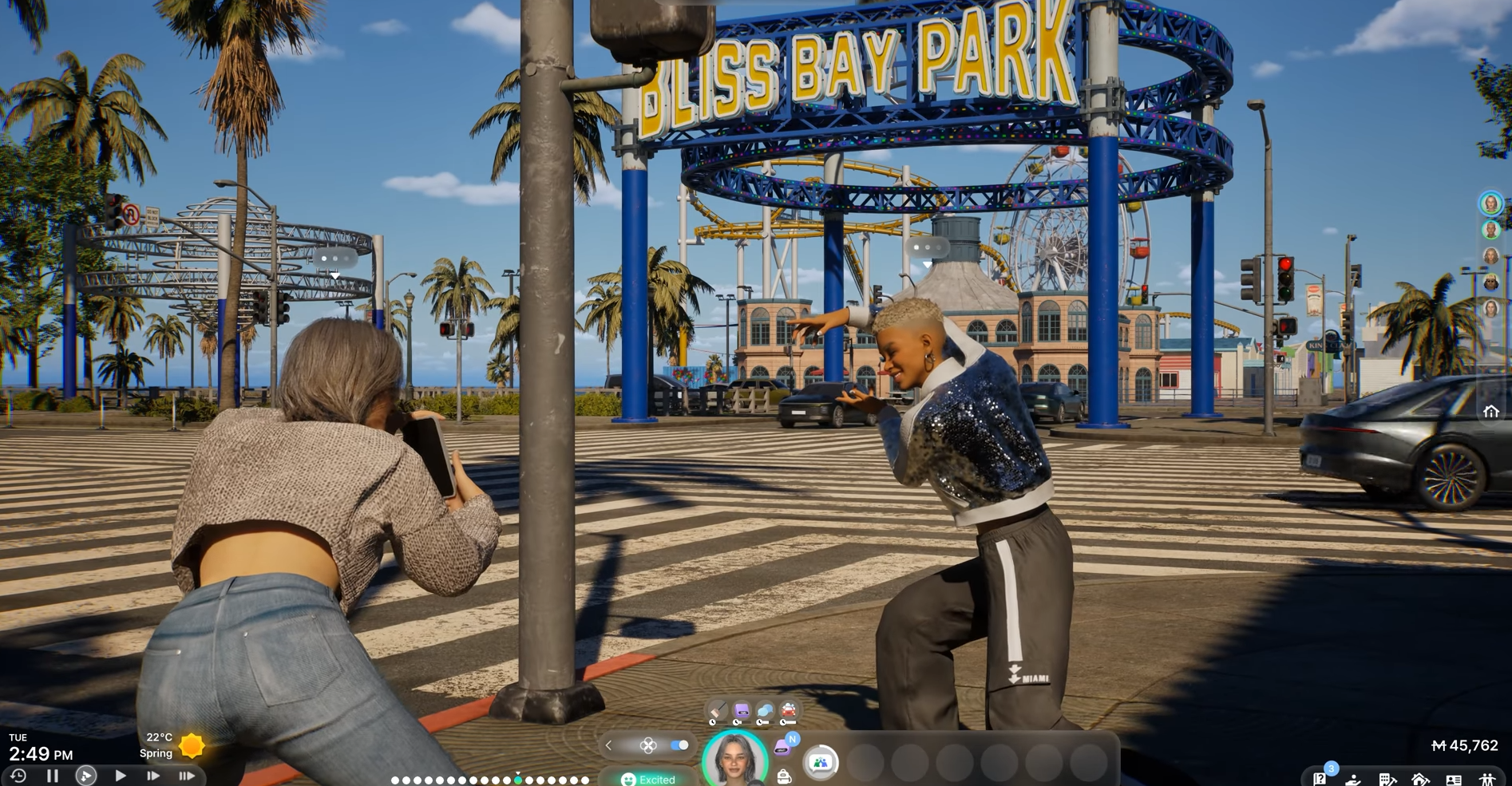
Task: Open the ID card profile panel
Action: [1454, 780]
